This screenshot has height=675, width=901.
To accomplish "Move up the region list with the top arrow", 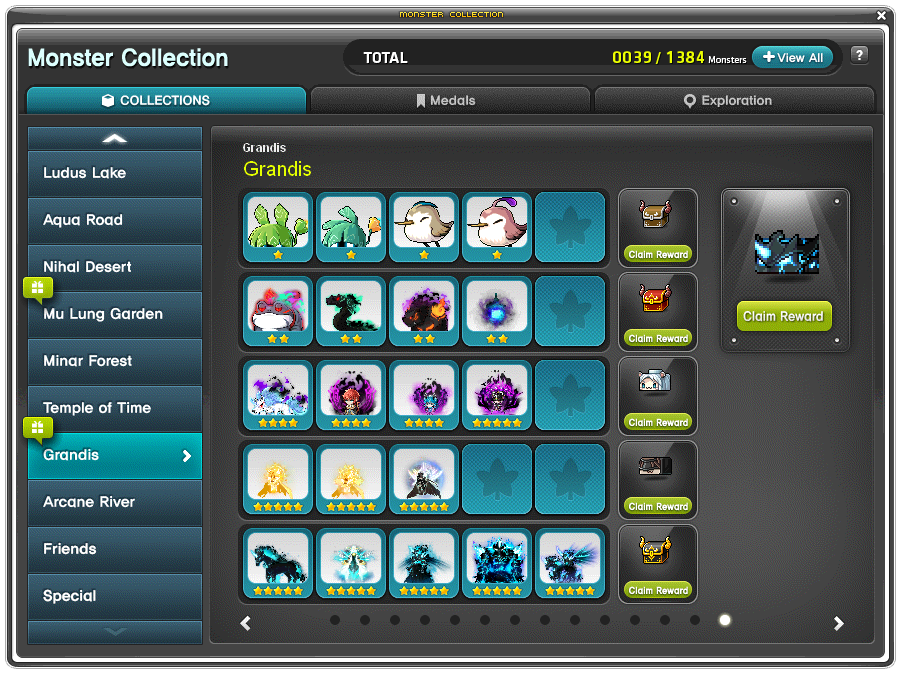I will tap(115, 138).
